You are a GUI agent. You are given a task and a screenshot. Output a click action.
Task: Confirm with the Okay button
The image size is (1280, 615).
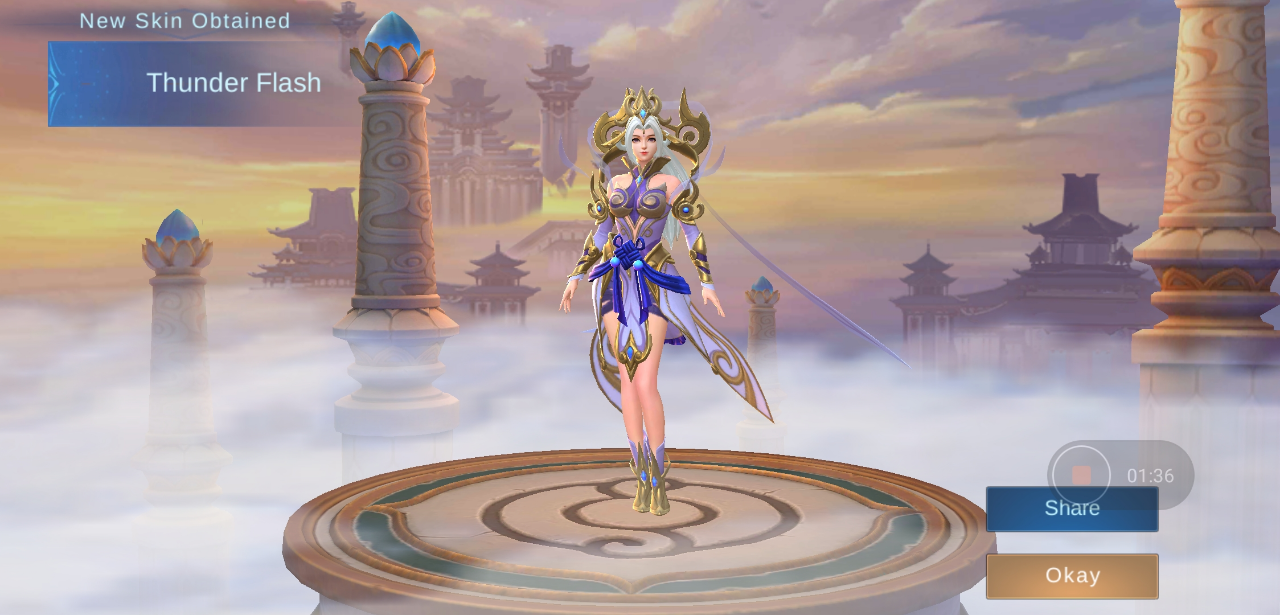point(1071,576)
